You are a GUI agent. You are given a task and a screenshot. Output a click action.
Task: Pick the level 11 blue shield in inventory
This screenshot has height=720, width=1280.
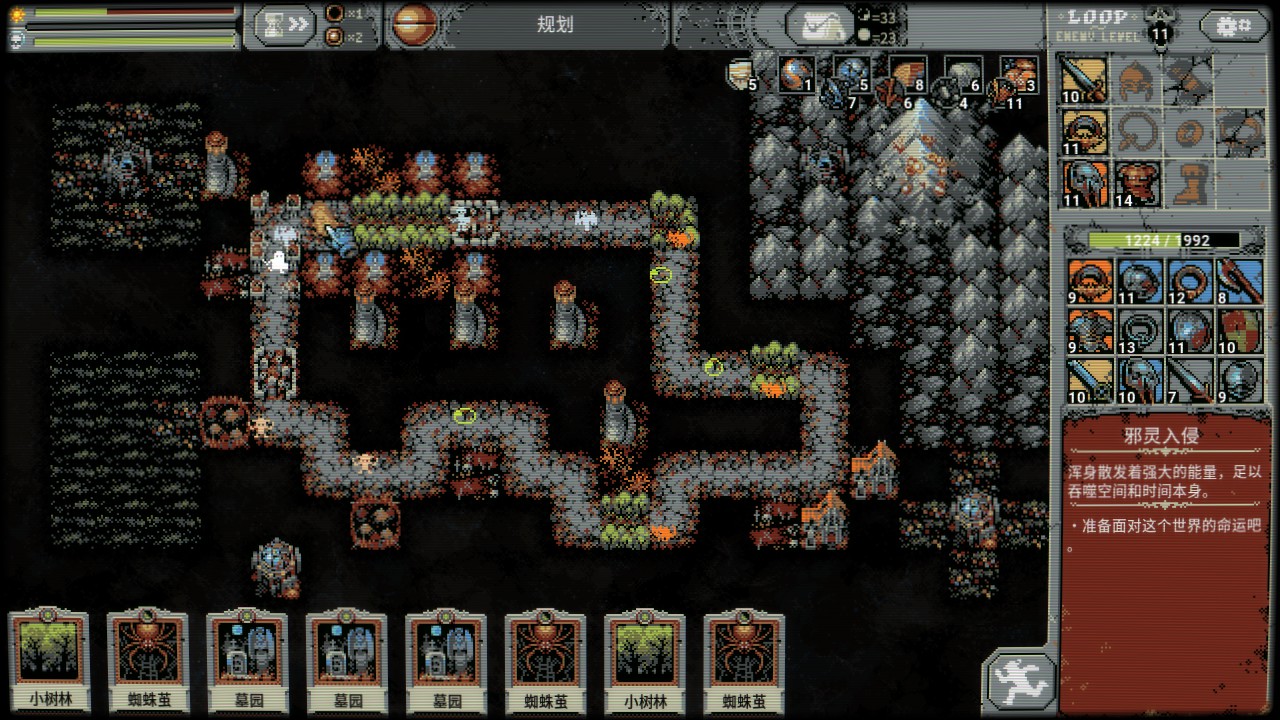(1189, 331)
